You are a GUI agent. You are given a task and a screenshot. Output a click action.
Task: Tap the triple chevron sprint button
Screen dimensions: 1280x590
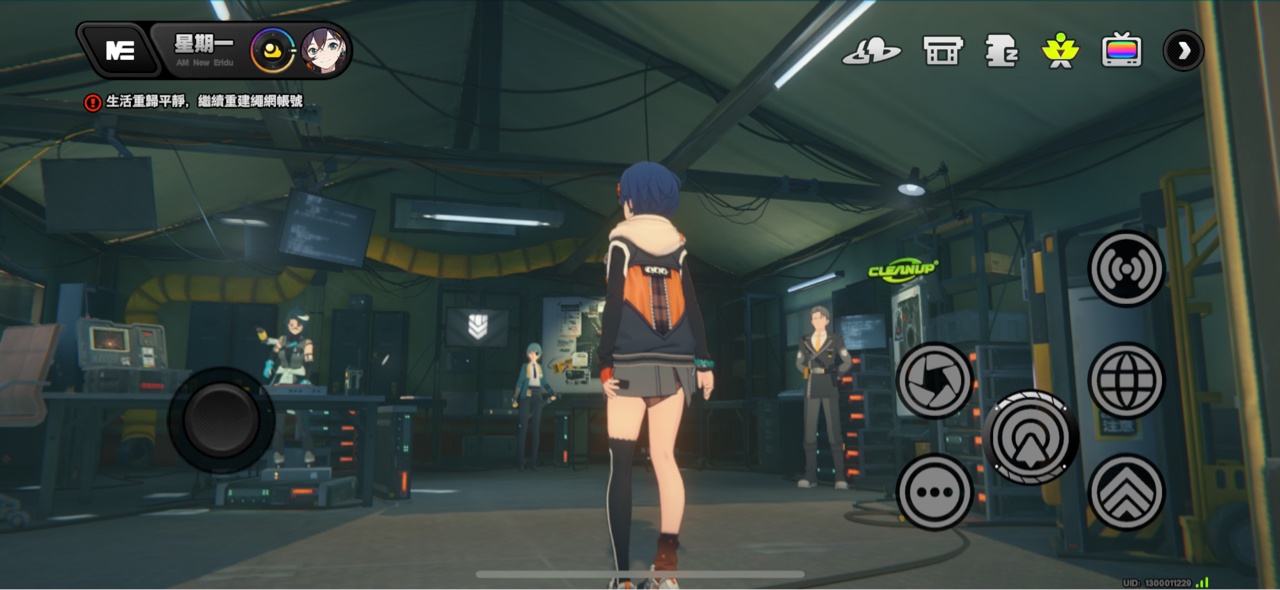(x=1127, y=492)
